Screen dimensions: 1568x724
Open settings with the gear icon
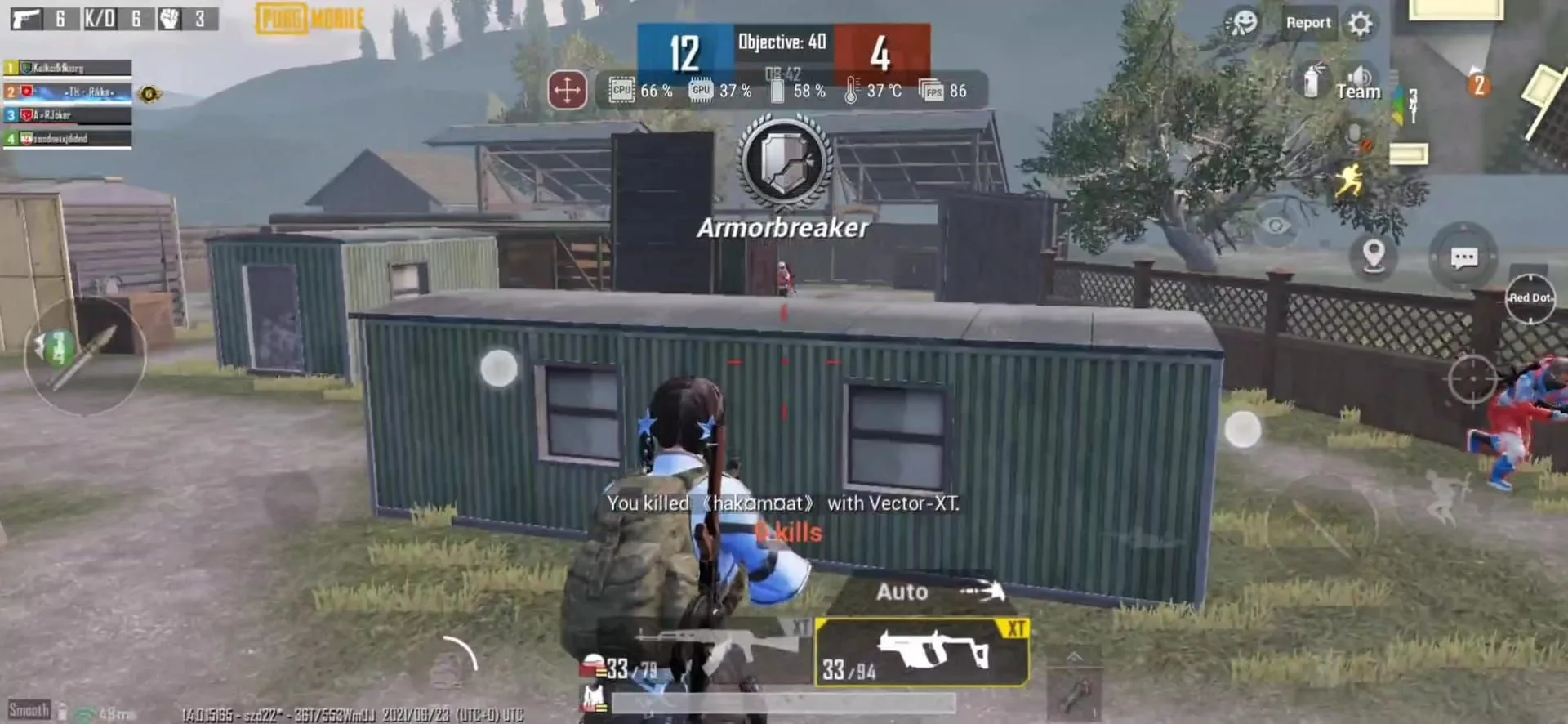pyautogui.click(x=1360, y=23)
